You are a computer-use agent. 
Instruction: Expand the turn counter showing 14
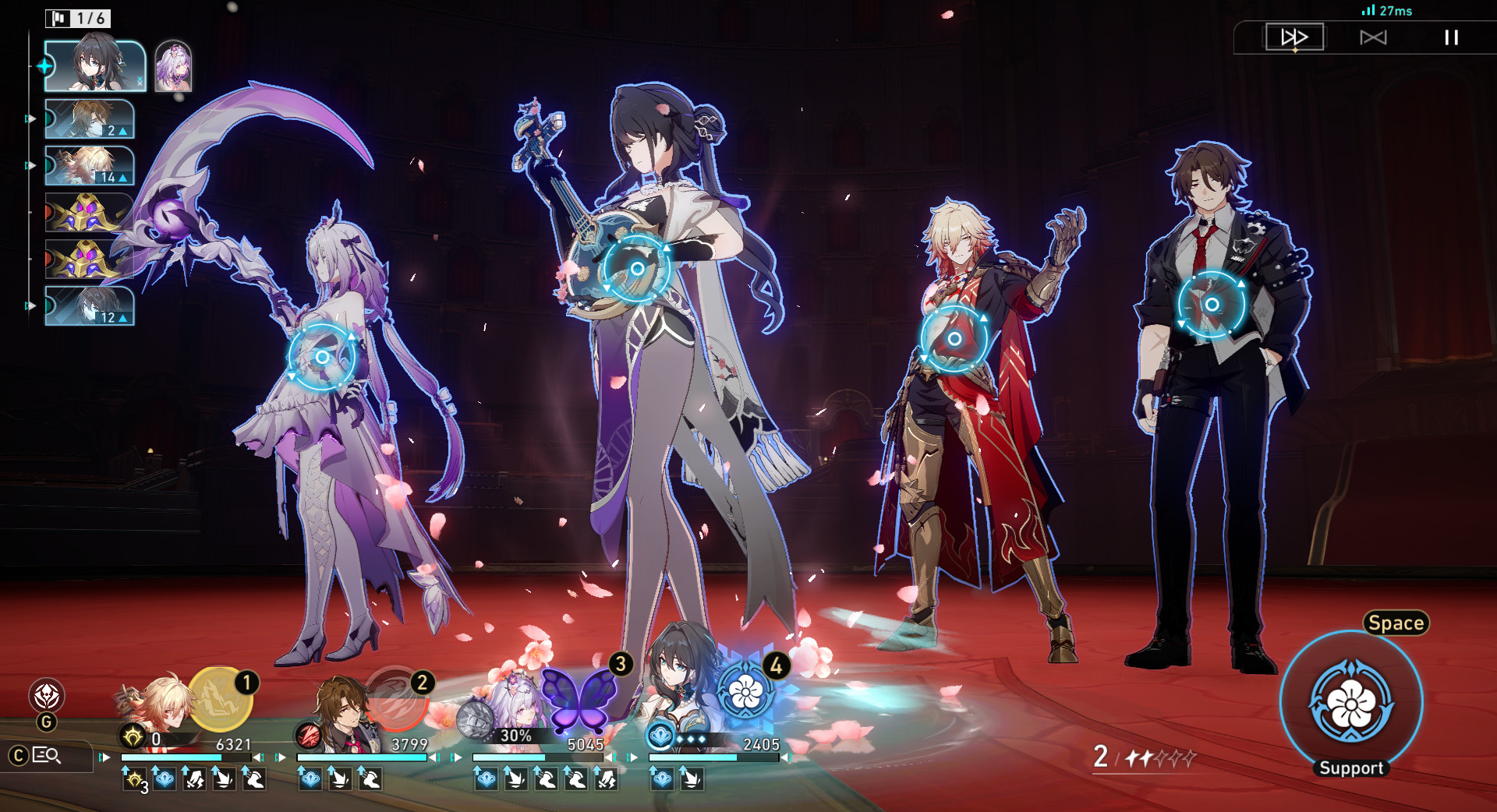pos(115,177)
